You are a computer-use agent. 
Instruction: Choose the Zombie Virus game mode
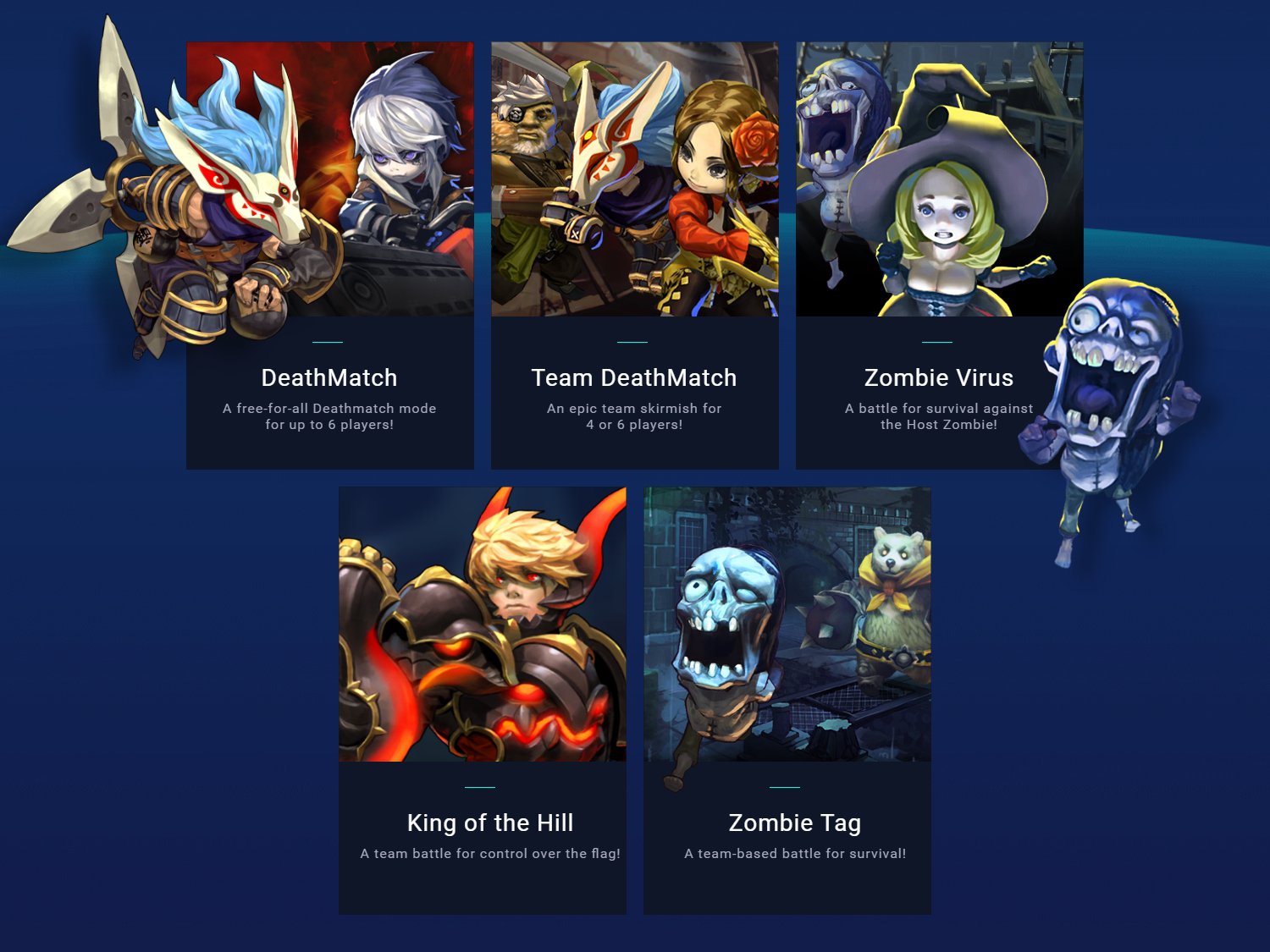[939, 254]
